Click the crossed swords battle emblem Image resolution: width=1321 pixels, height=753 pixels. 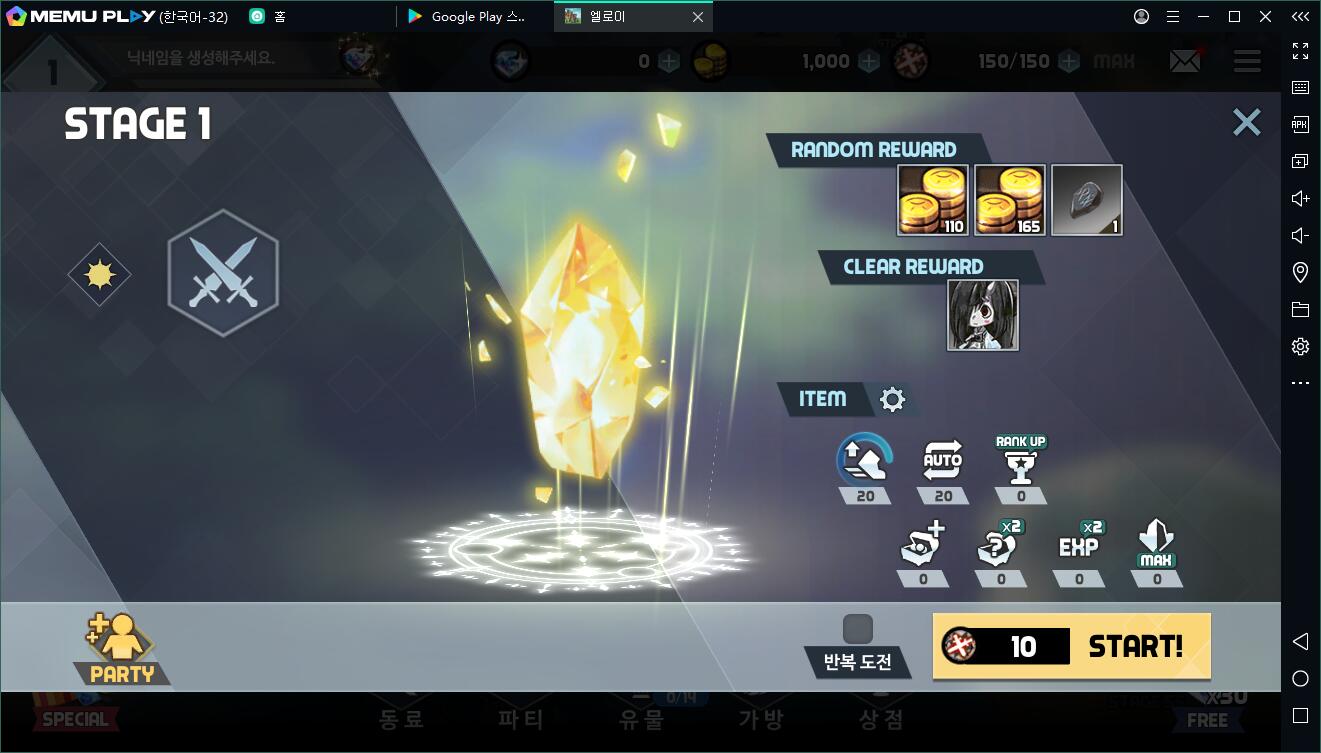coord(223,273)
